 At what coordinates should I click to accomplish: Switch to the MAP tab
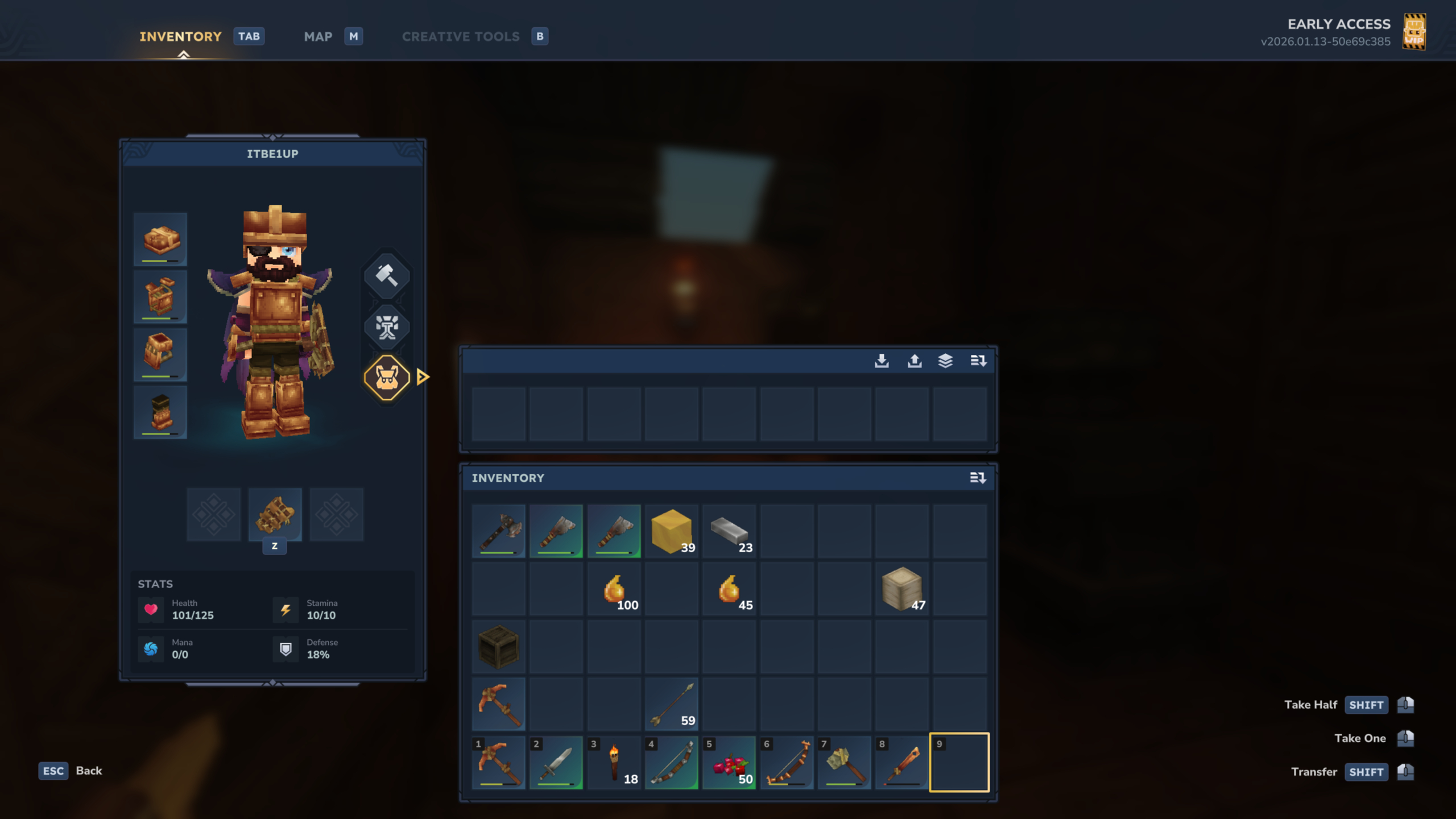(x=318, y=36)
